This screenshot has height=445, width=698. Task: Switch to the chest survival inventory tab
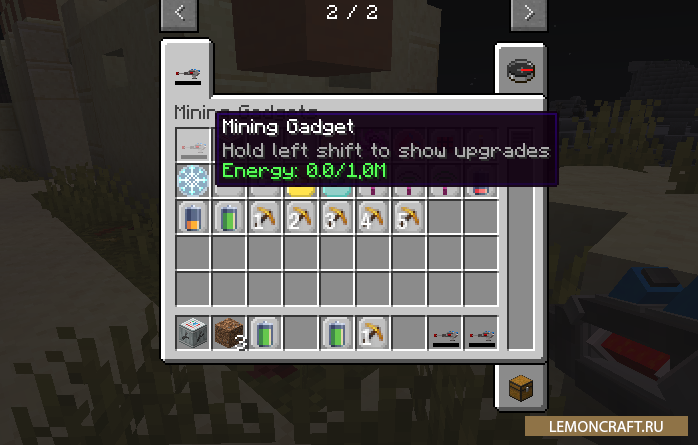point(518,384)
